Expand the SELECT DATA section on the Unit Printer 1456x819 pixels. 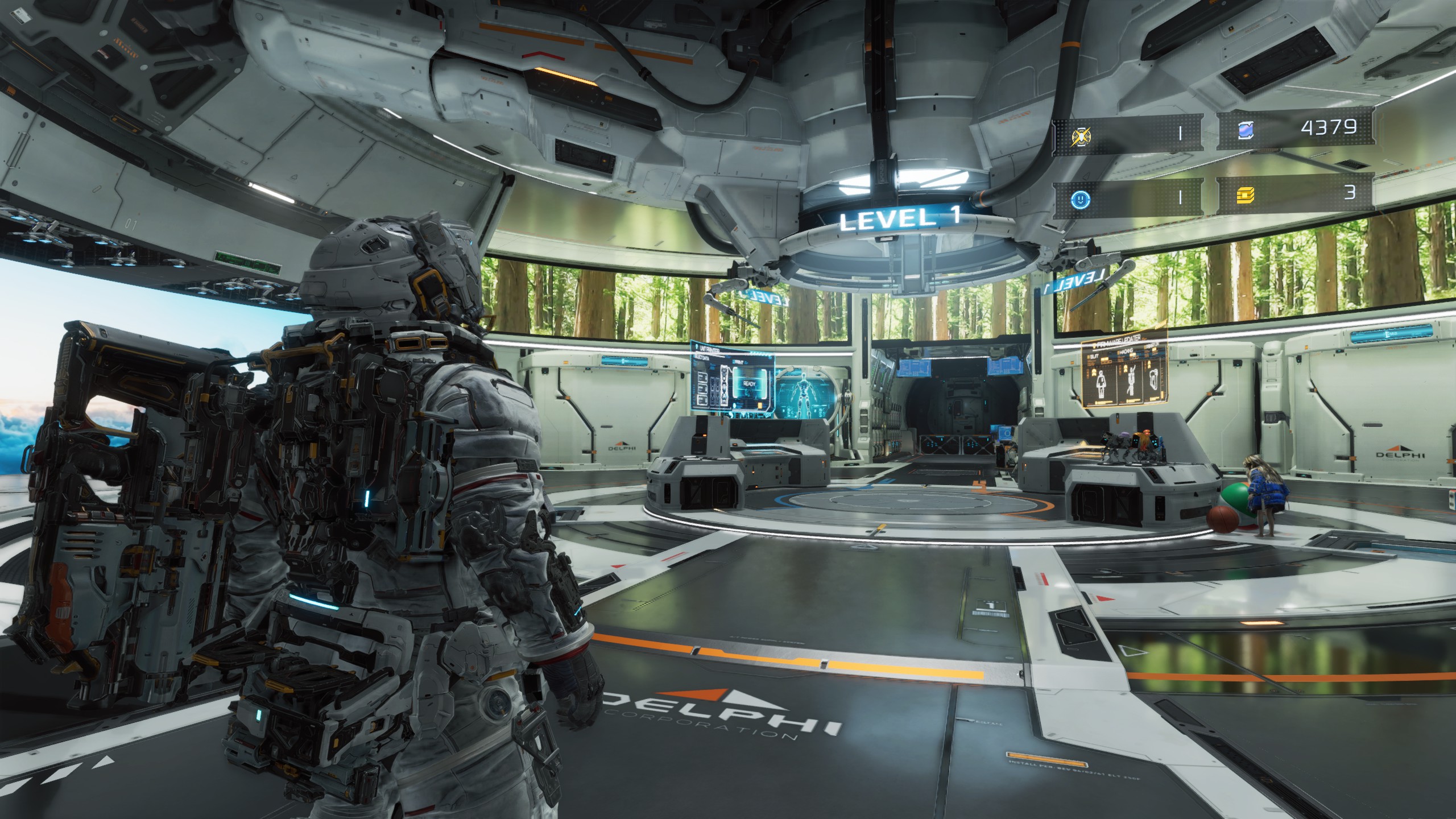701,357
